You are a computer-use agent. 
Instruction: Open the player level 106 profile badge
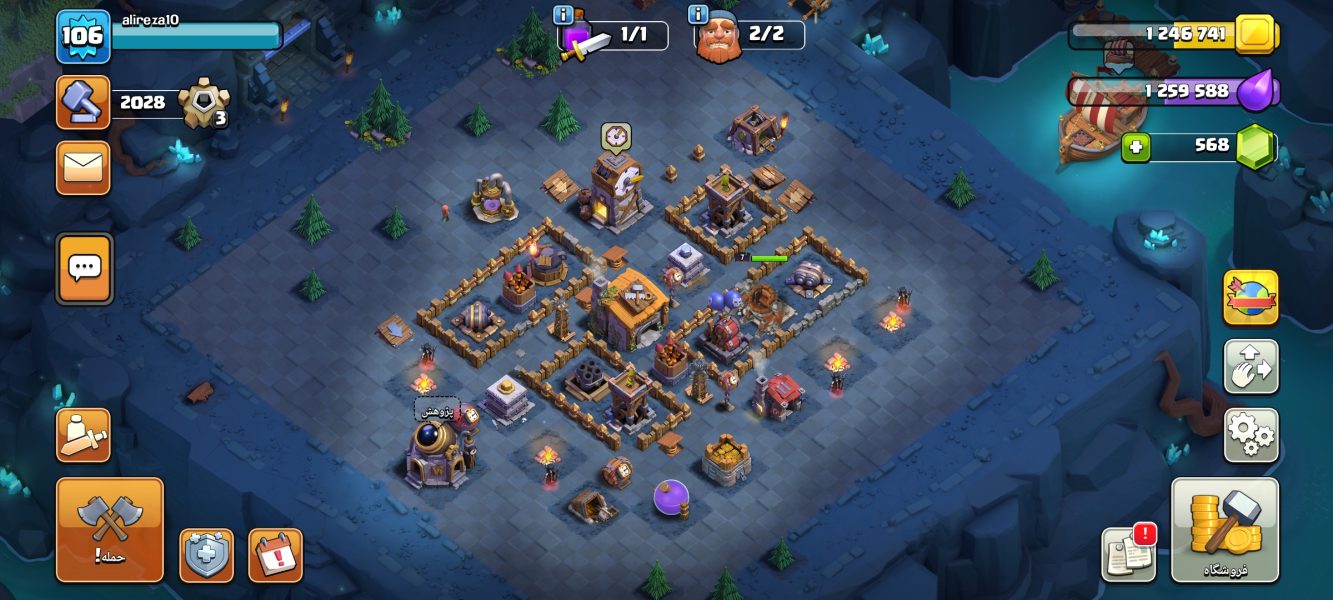(82, 37)
